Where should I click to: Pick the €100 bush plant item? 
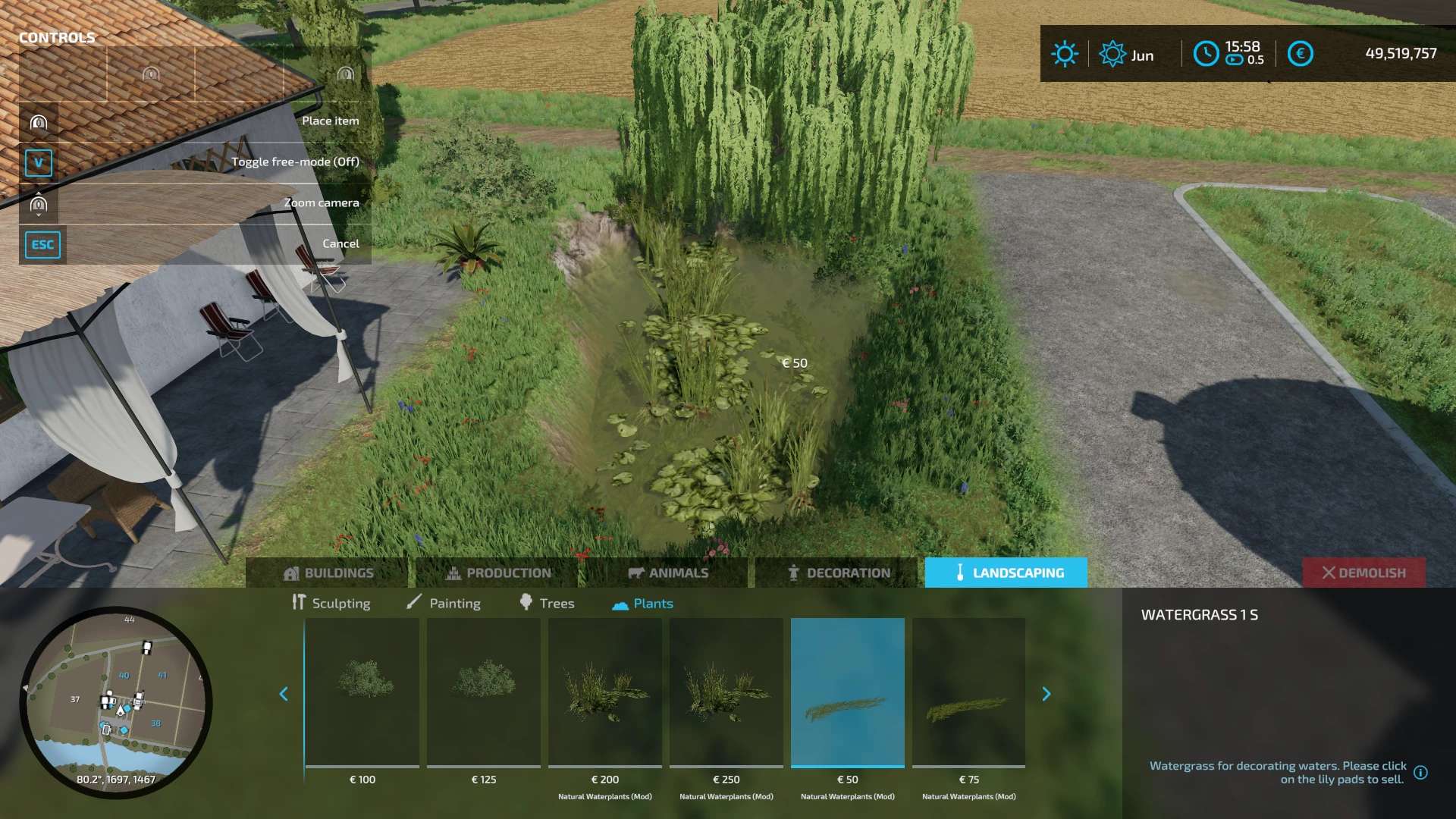point(362,692)
